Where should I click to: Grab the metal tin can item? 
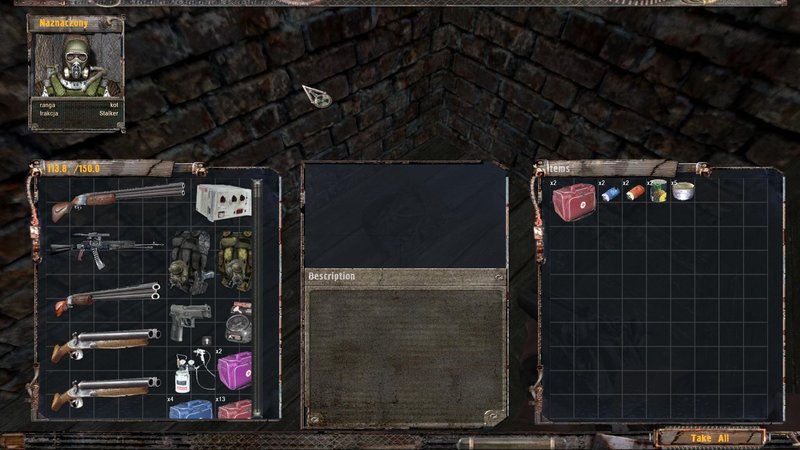click(x=682, y=190)
